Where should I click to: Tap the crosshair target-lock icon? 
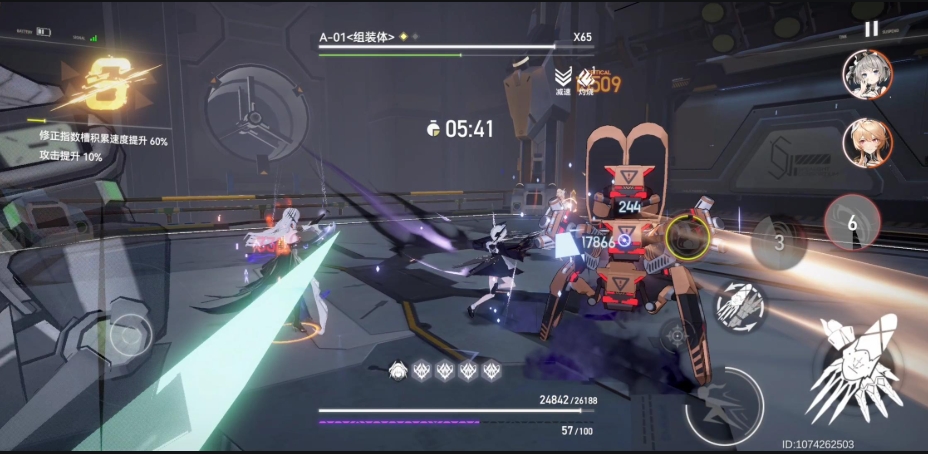[x=678, y=337]
